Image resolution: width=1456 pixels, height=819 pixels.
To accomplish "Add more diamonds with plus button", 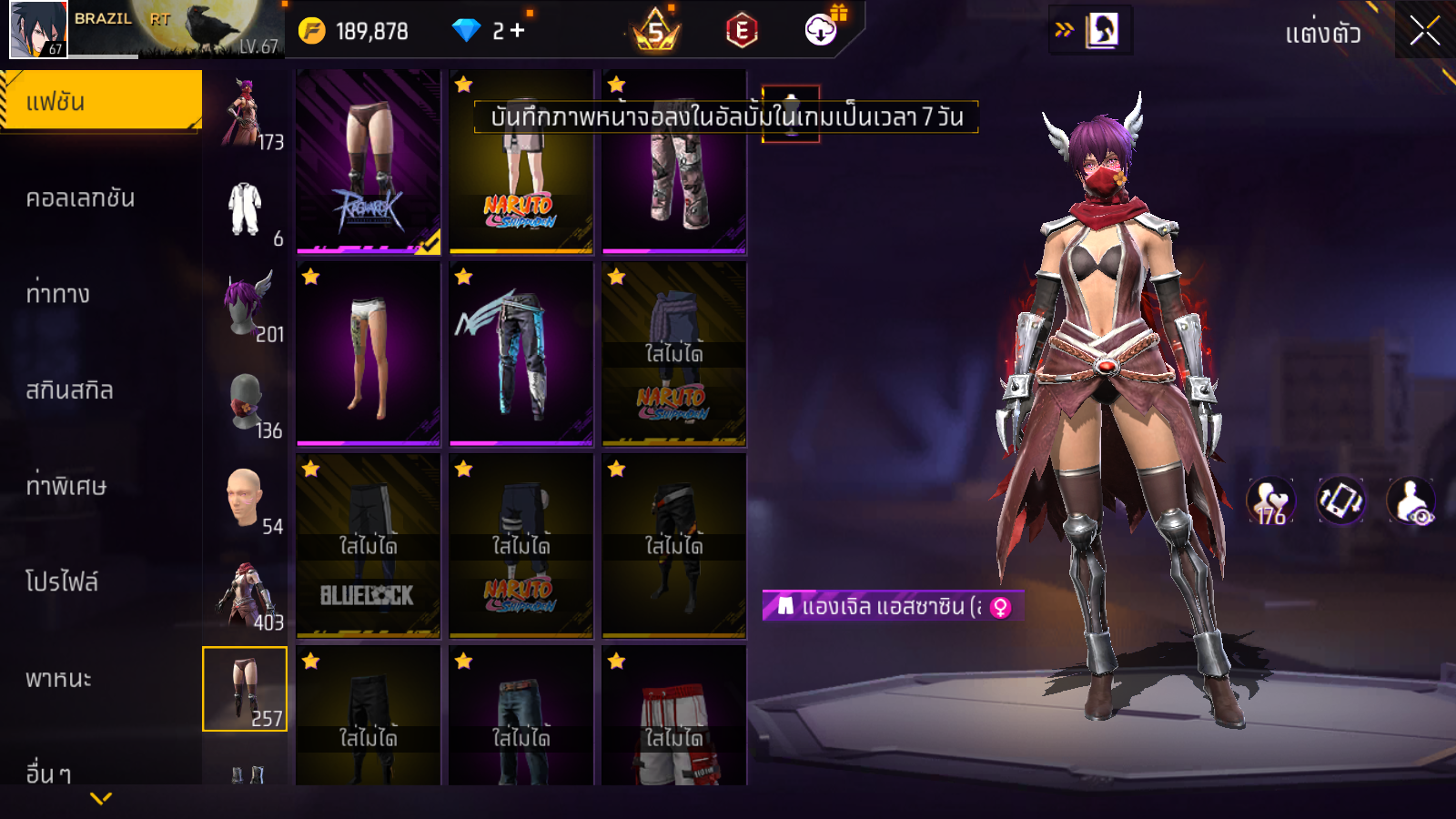I will (518, 31).
